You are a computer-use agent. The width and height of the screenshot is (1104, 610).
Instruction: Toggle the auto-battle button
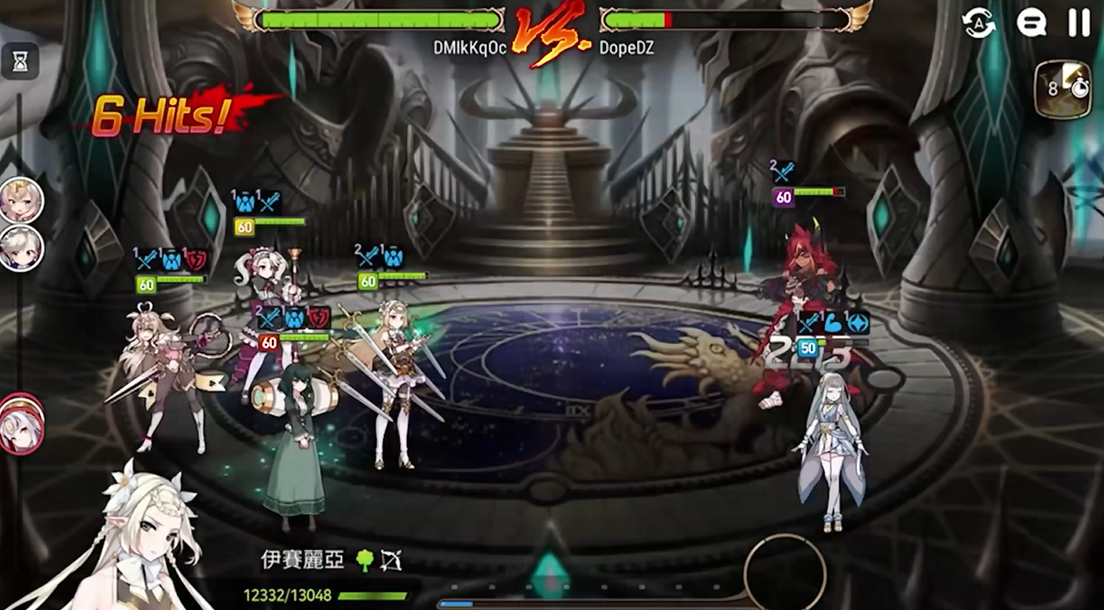(x=979, y=22)
